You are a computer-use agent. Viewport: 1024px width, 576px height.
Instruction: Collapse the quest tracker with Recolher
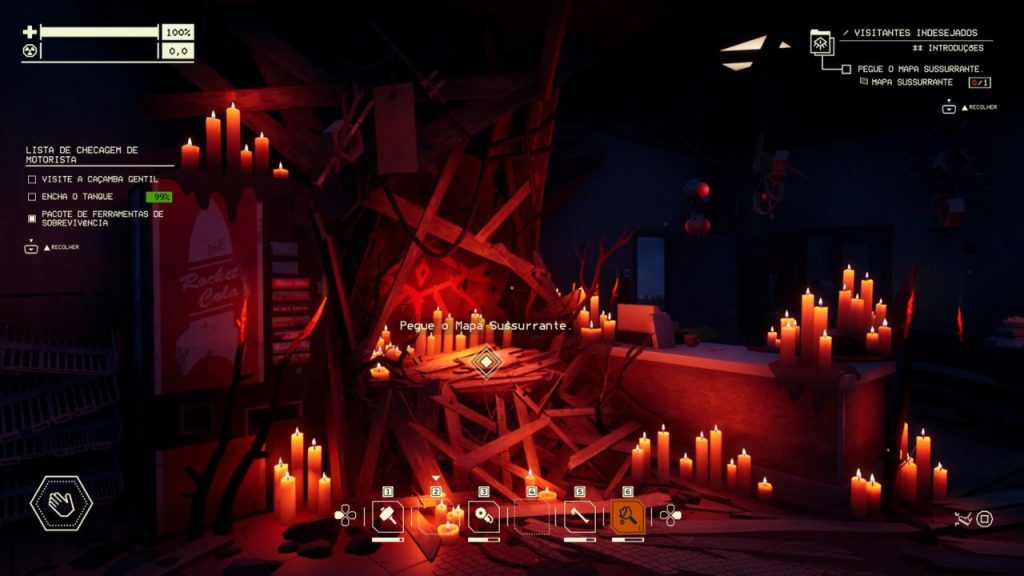(948, 107)
